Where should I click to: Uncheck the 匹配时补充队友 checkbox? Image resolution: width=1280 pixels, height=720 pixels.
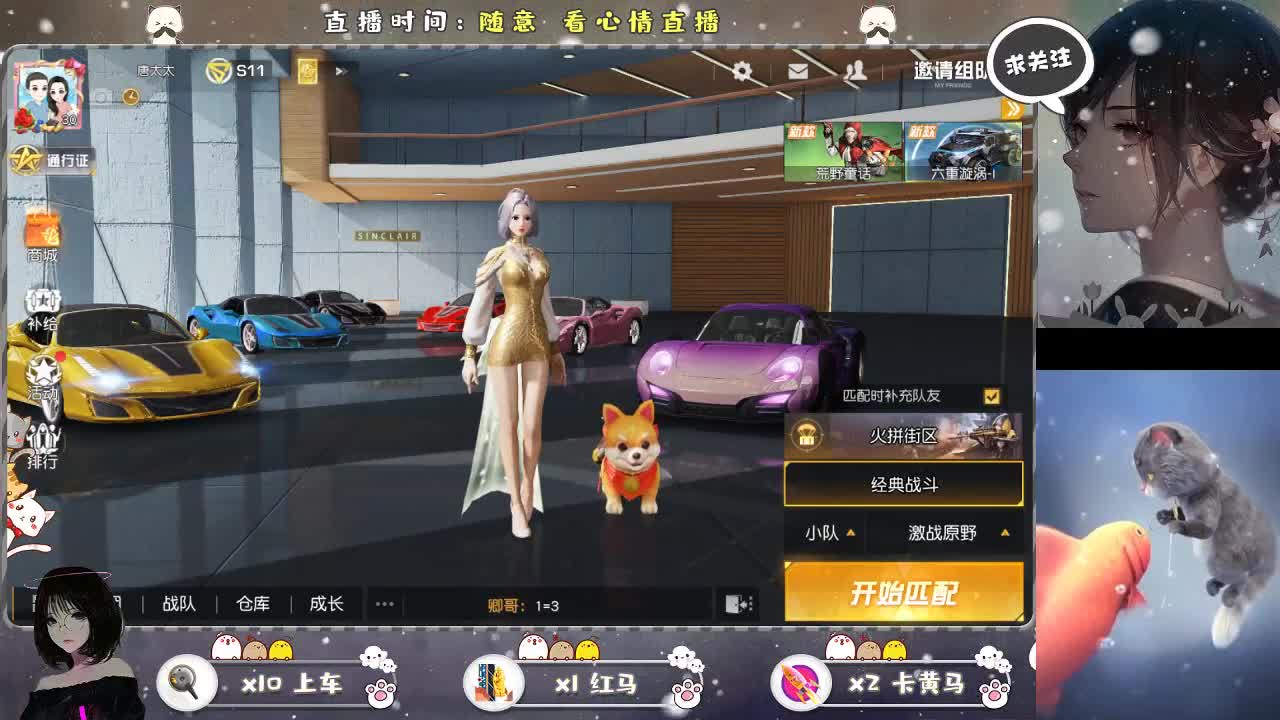(x=990, y=396)
